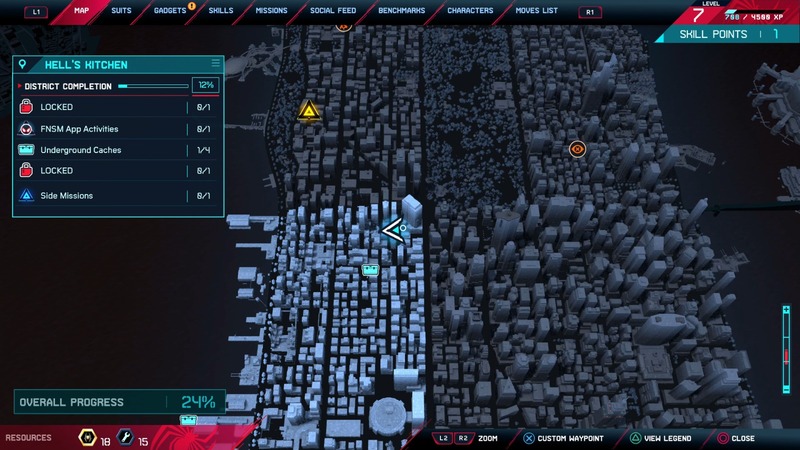This screenshot has height=450, width=800.
Task: Open the Skill Points panel
Action: (727, 34)
